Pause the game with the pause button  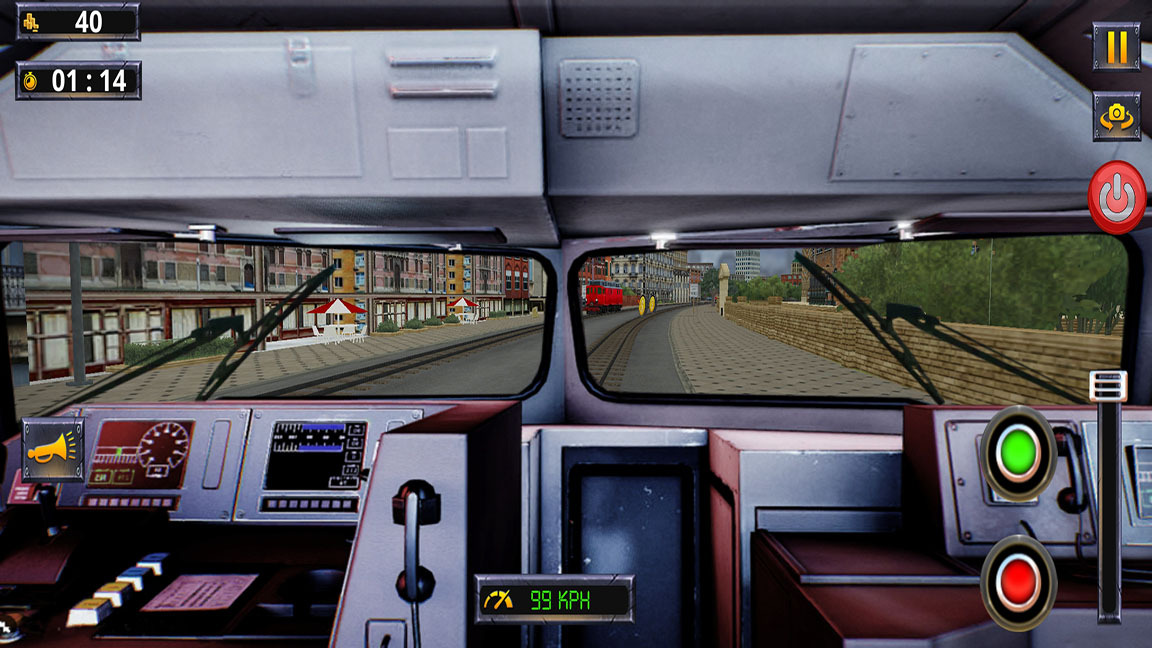(1116, 47)
